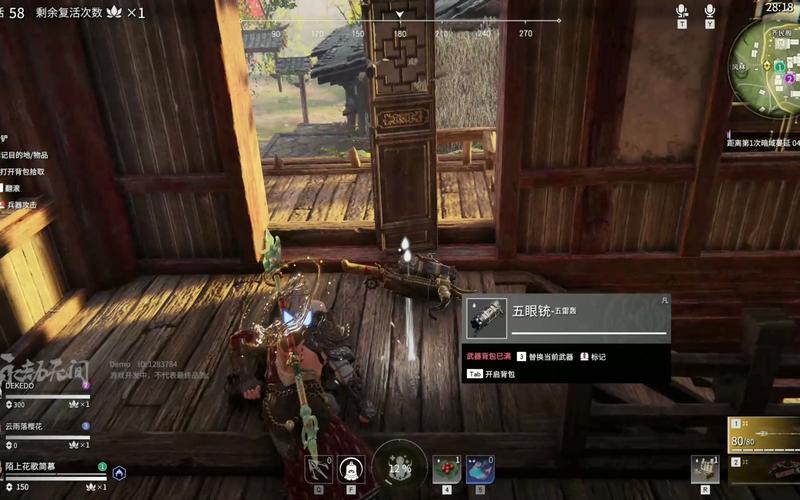The width and height of the screenshot is (800, 500).
Task: Toggle the all-chat microphone icon
Action: point(710,11)
